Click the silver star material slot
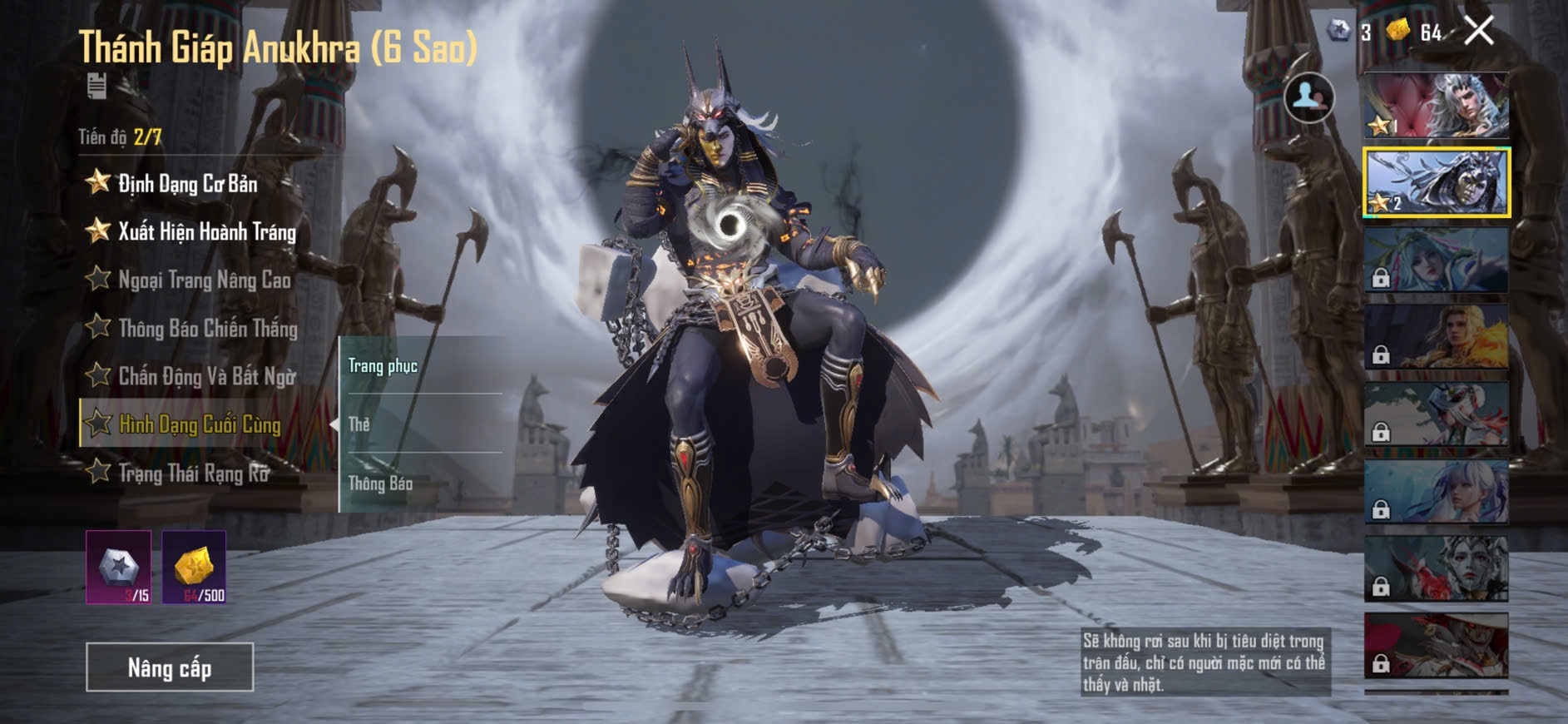This screenshot has height=724, width=1568. click(x=119, y=568)
